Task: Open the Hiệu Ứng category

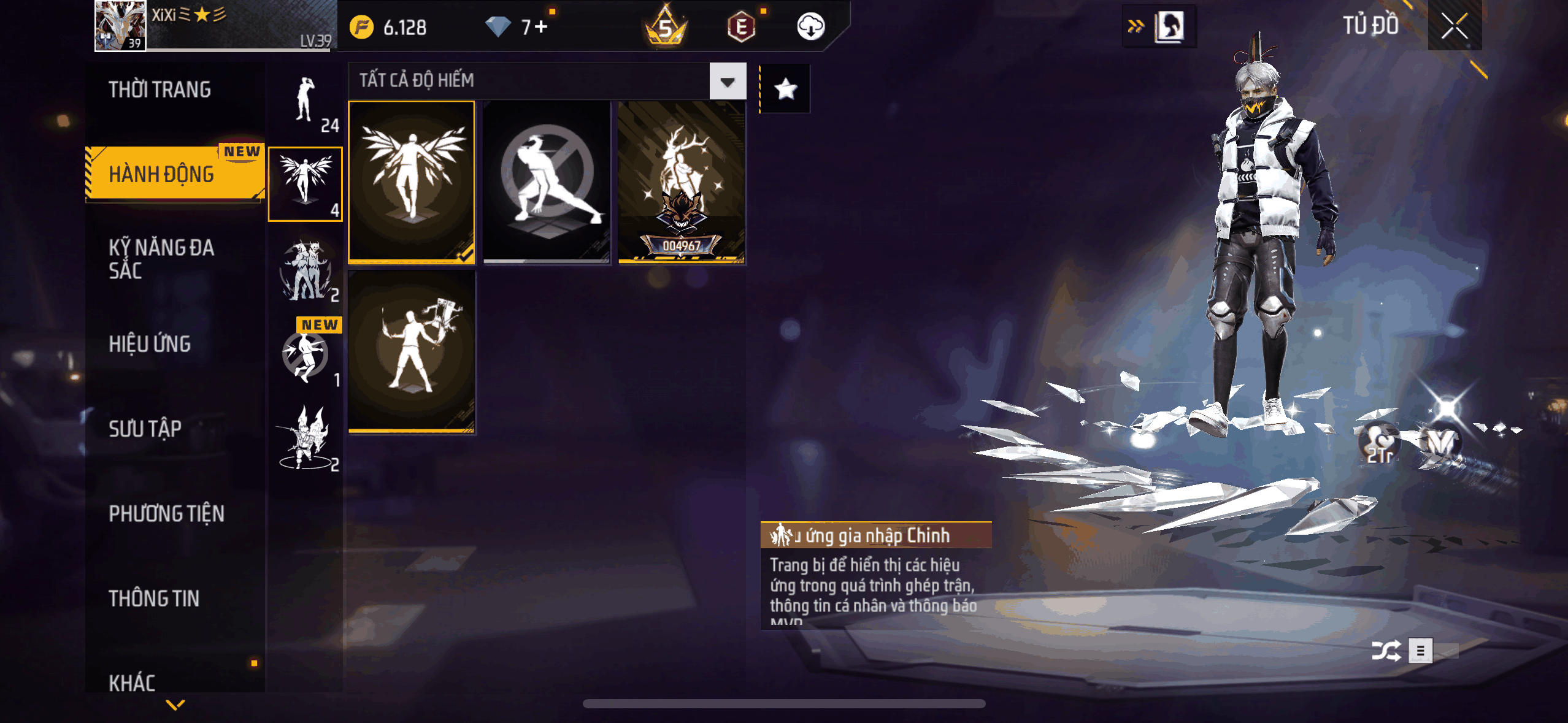Action: click(x=150, y=344)
